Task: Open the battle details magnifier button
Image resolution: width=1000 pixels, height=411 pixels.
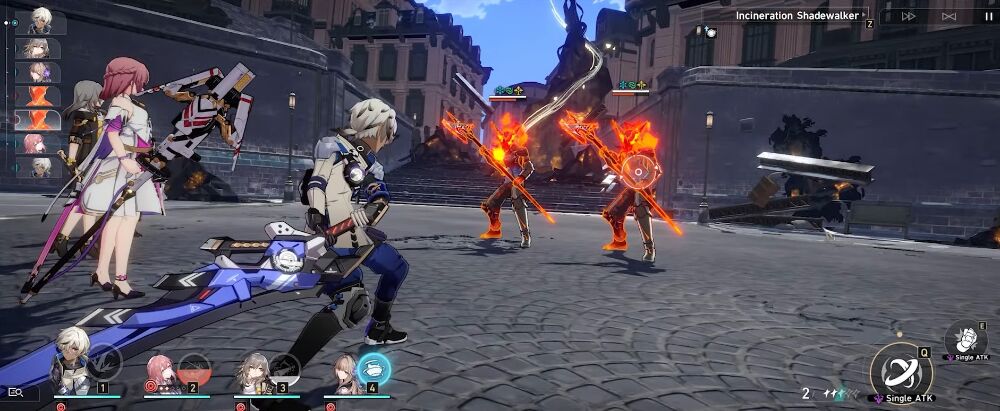Action: coord(17,393)
